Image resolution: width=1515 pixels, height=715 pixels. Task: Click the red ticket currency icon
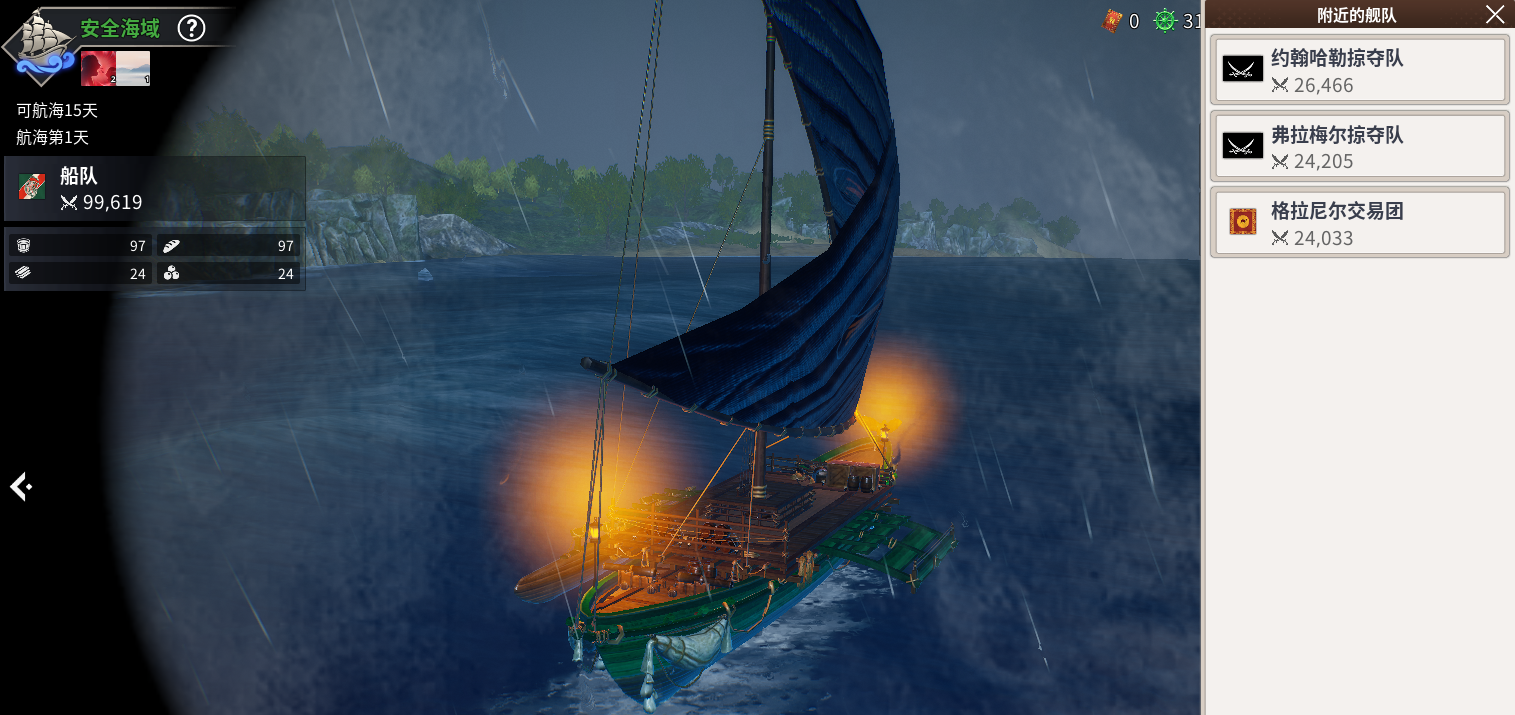pos(1112,20)
